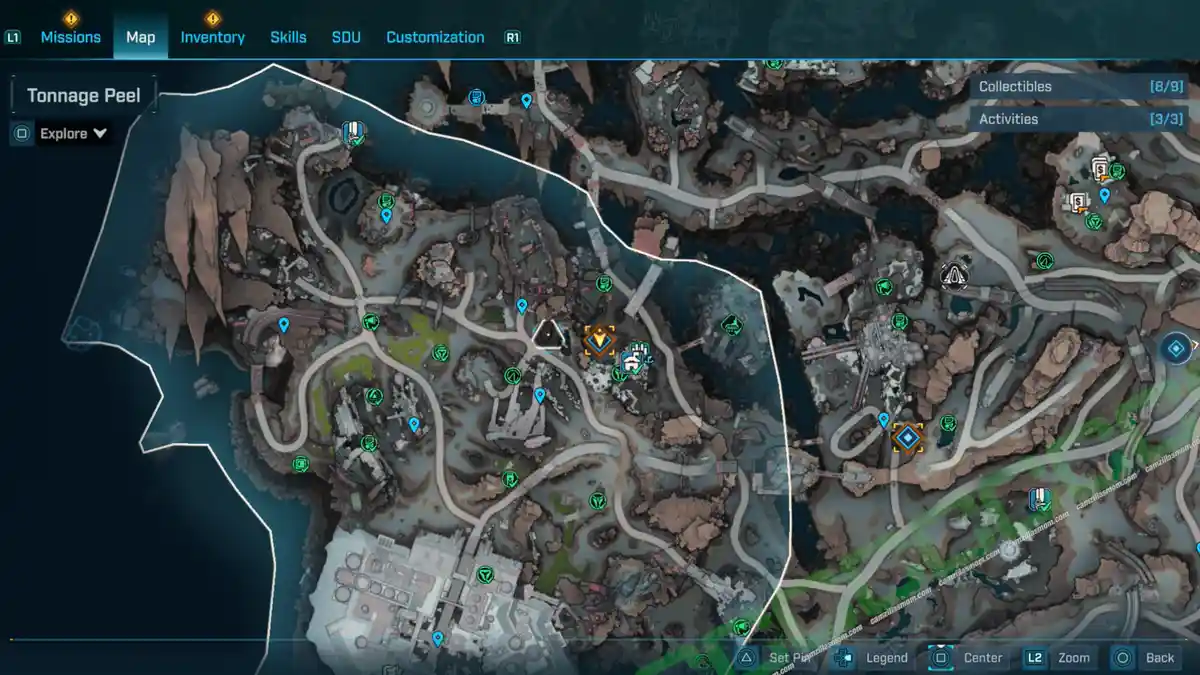Select the orange-framed blue diamond marker
This screenshot has width=1200, height=675.
click(x=908, y=437)
